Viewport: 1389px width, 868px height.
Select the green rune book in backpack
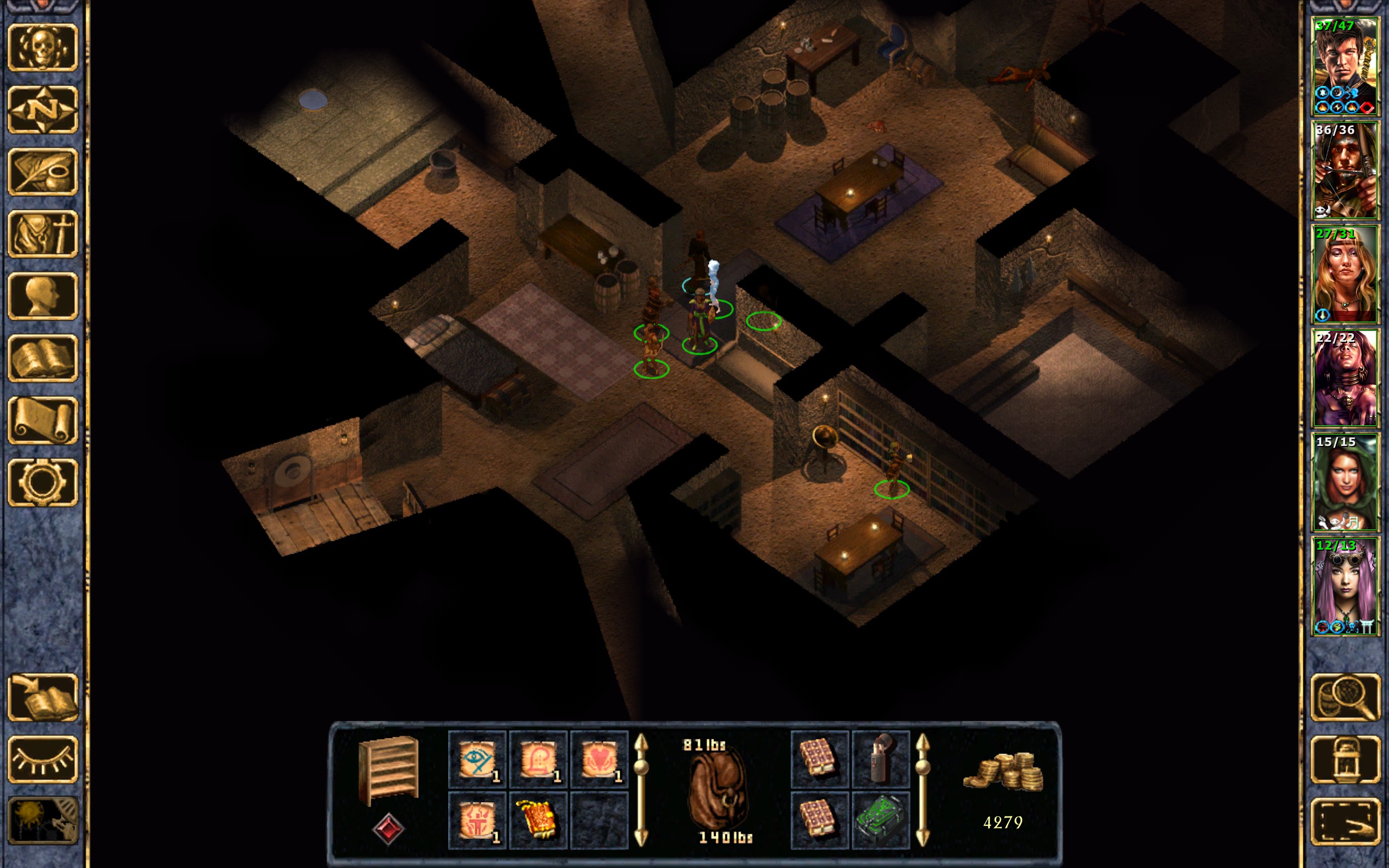(881, 820)
